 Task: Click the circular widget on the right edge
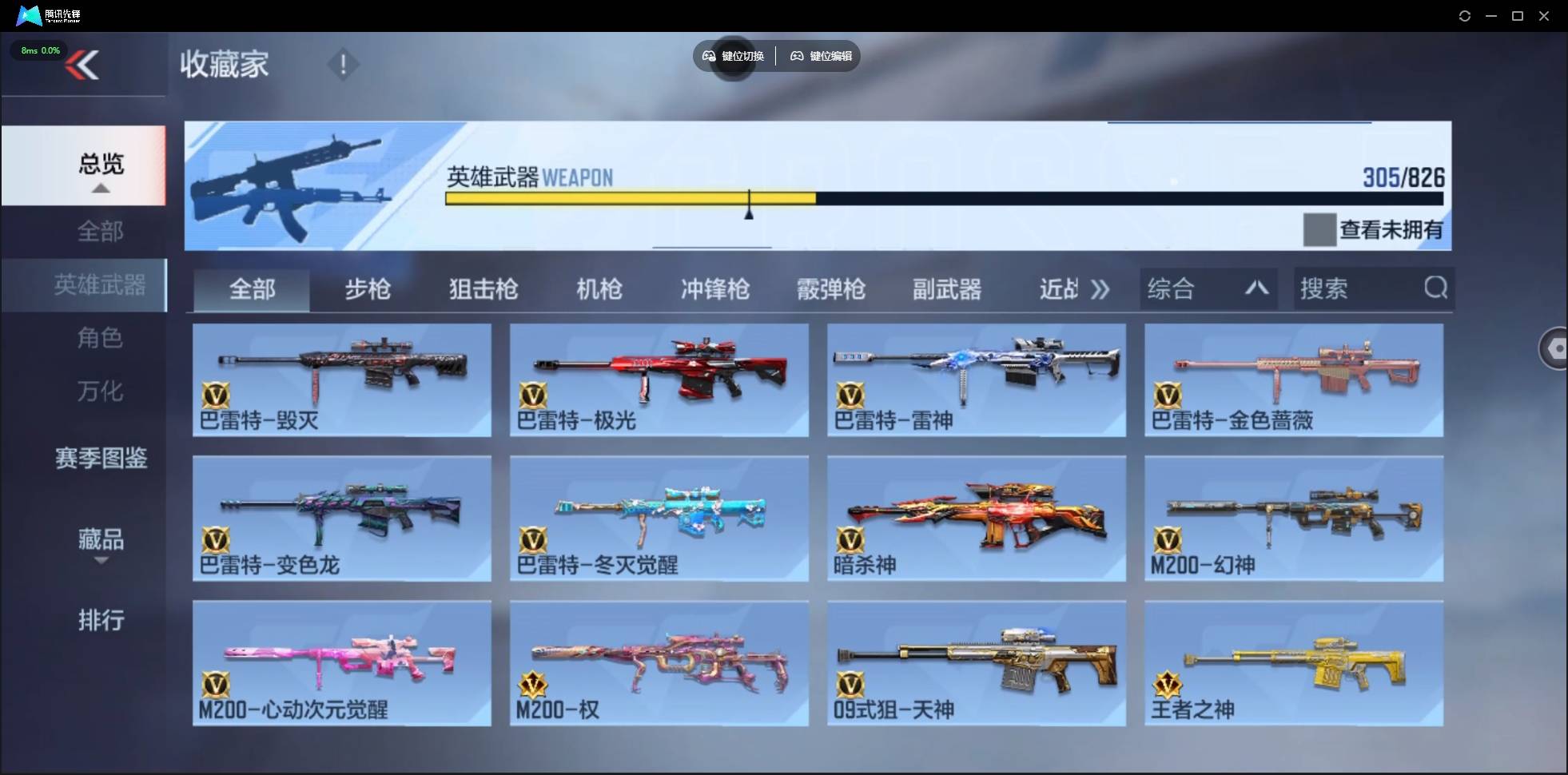(1554, 348)
